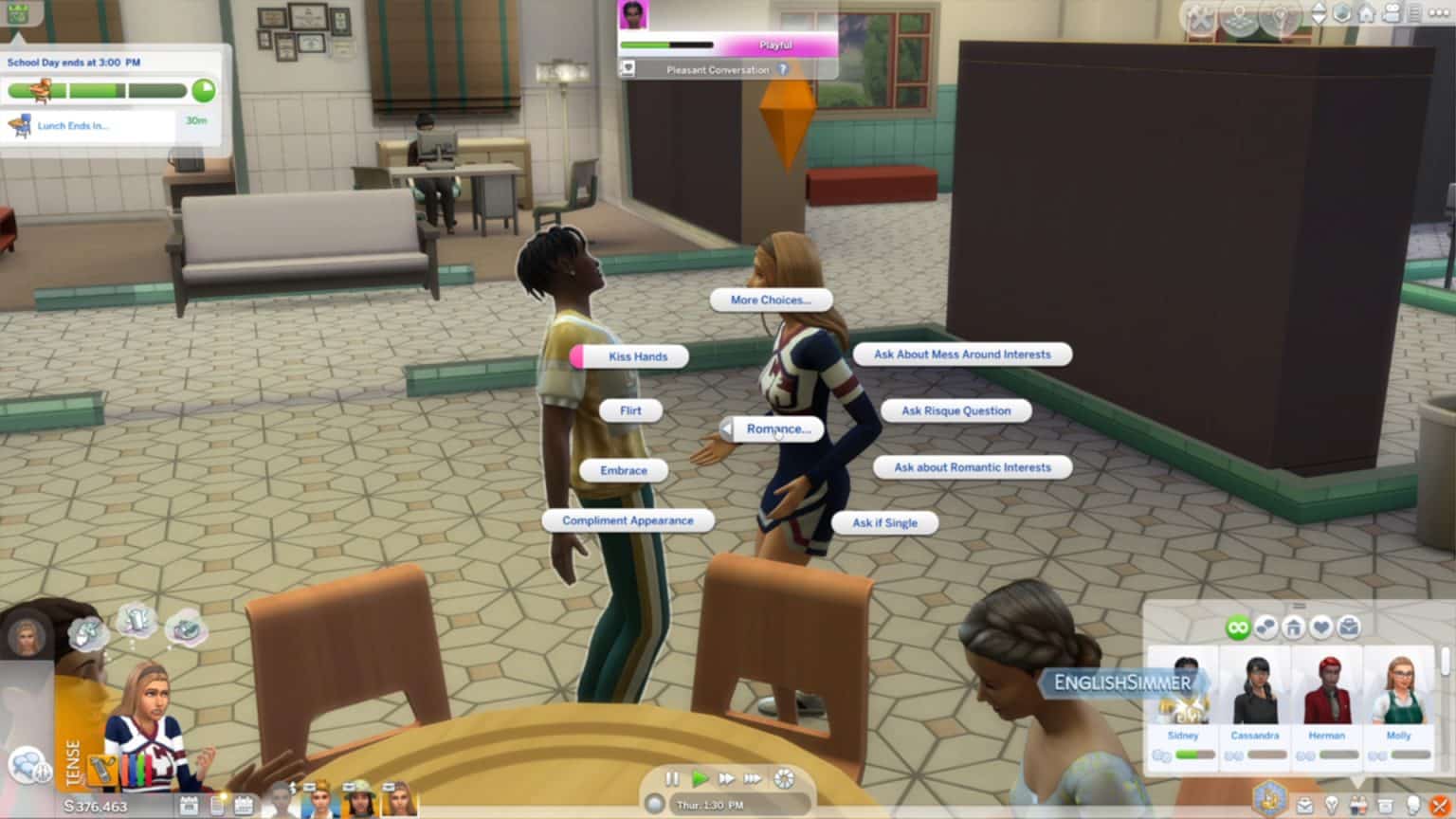Open the notifications wall icon near the top right
Image resolution: width=1456 pixels, height=819 pixels.
pos(1414,12)
